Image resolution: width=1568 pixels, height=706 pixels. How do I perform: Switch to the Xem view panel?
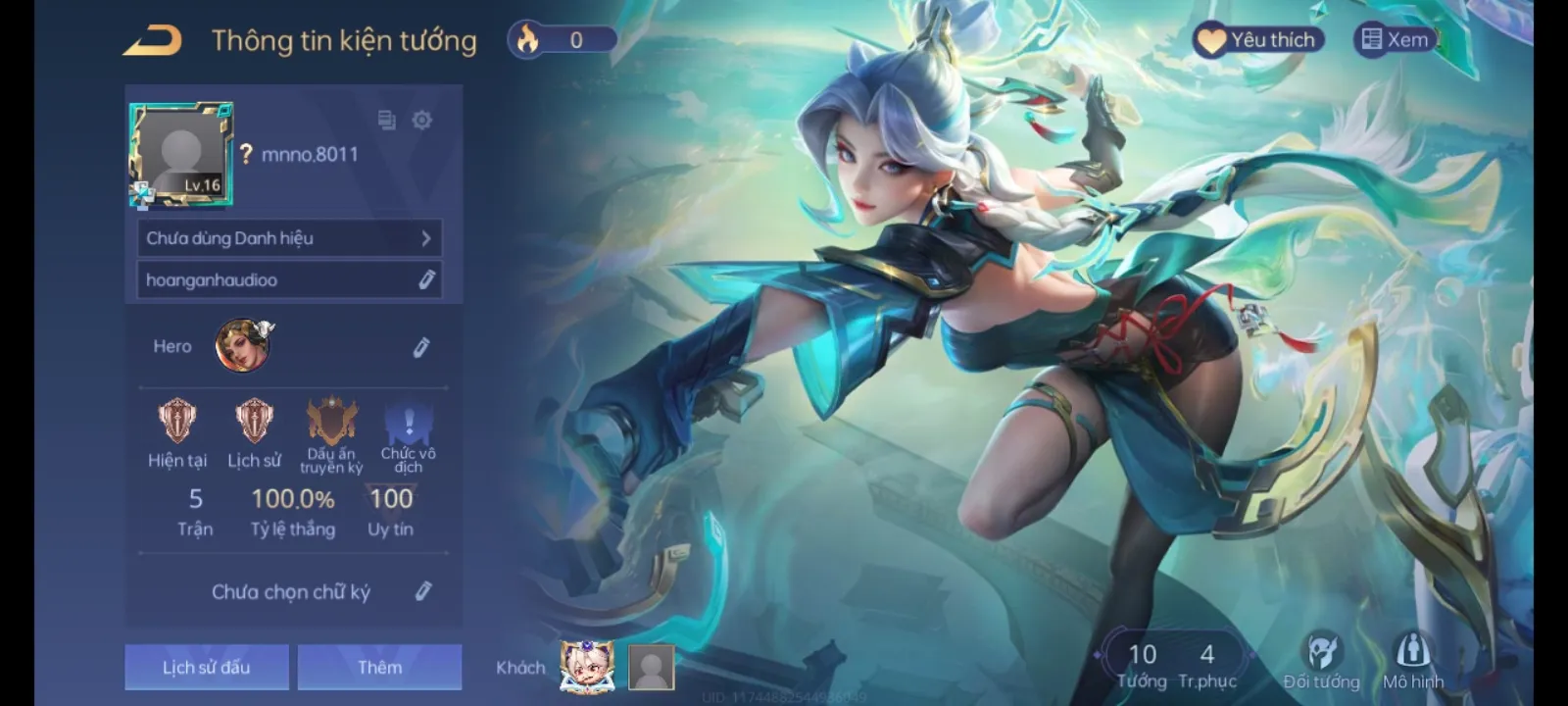tap(1394, 39)
